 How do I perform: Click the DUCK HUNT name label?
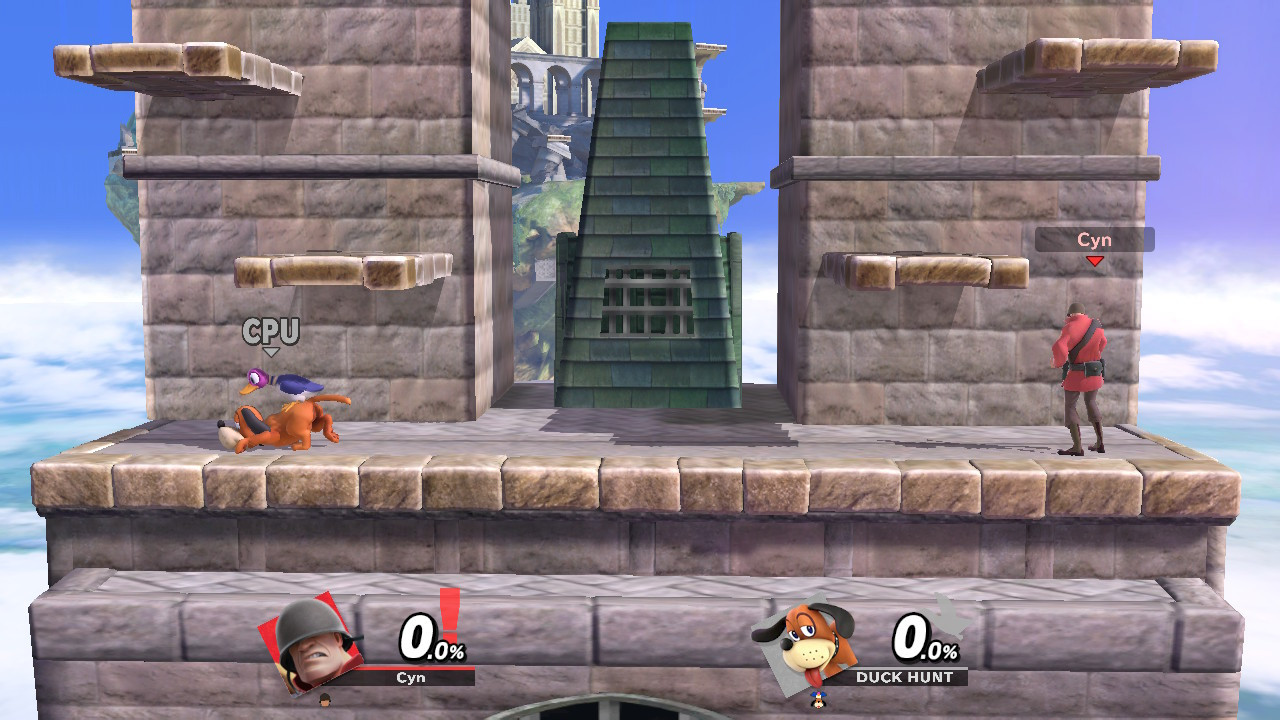coord(907,676)
